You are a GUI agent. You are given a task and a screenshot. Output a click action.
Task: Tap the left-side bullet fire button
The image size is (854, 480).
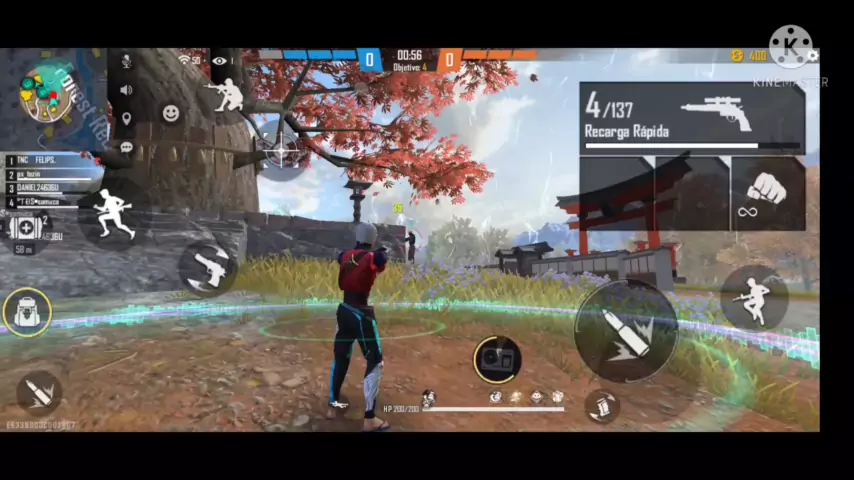(39, 393)
